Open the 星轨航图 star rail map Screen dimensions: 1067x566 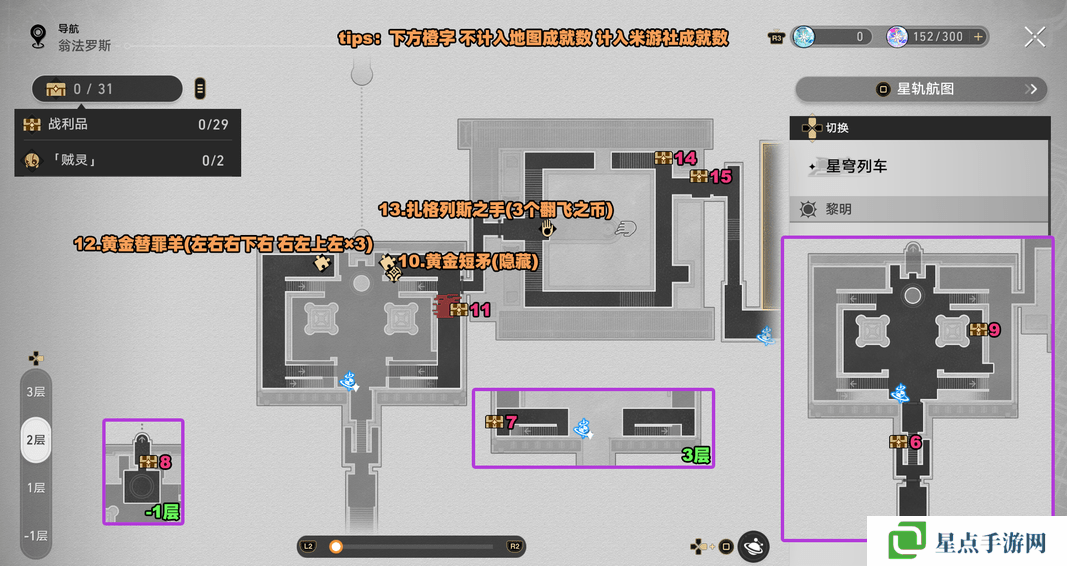pos(921,89)
